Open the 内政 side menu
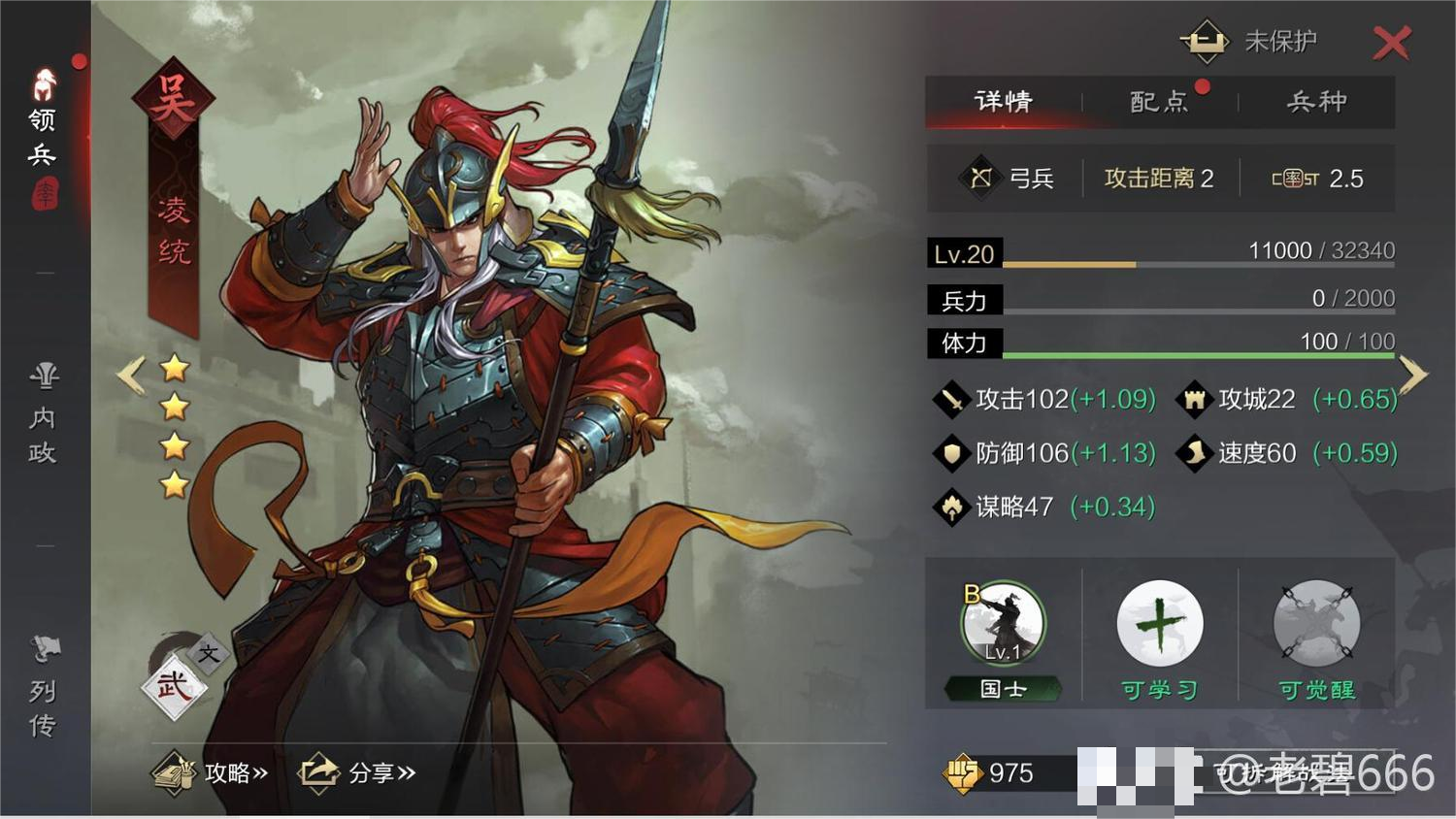 point(43,414)
